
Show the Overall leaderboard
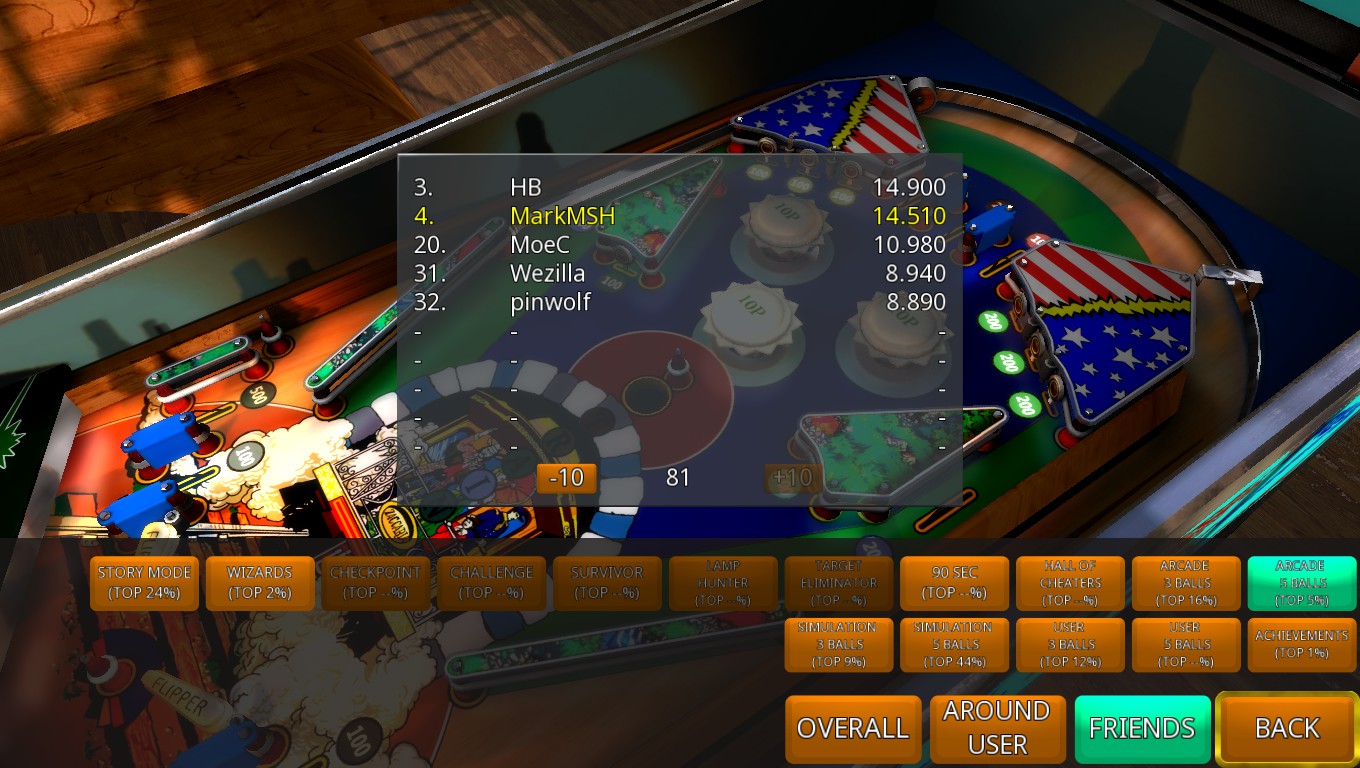click(853, 729)
